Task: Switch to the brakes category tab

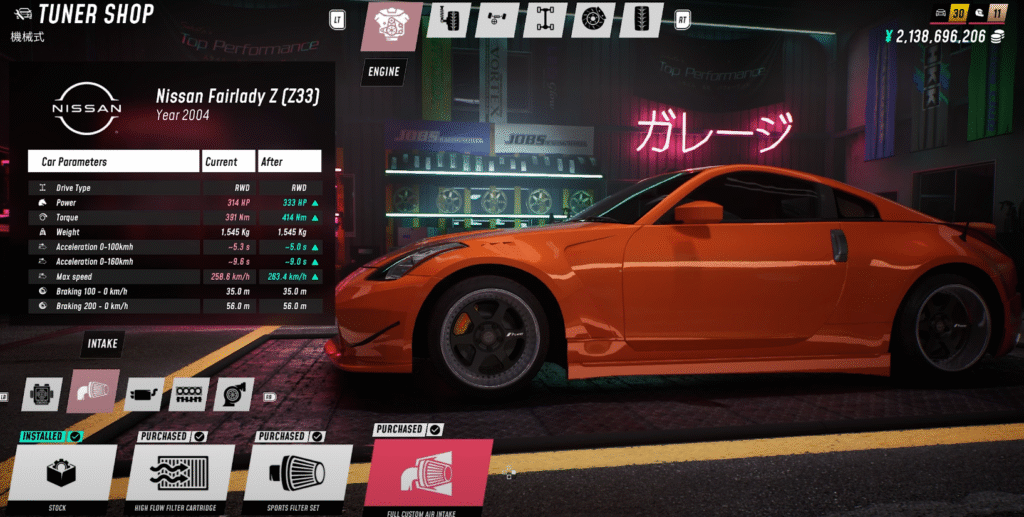Action: point(595,19)
